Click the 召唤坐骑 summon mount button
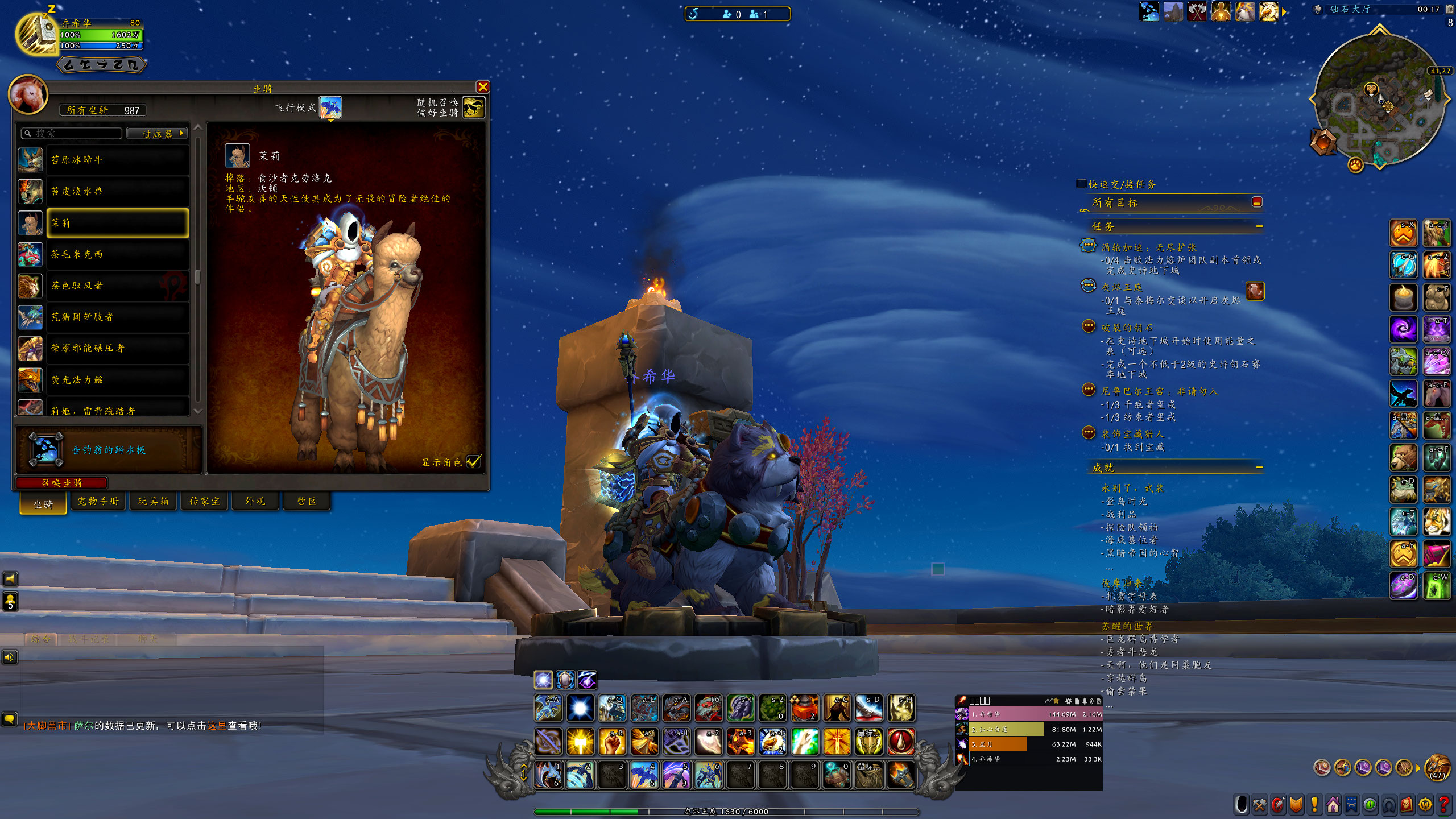Image resolution: width=1456 pixels, height=819 pixels. (x=62, y=483)
